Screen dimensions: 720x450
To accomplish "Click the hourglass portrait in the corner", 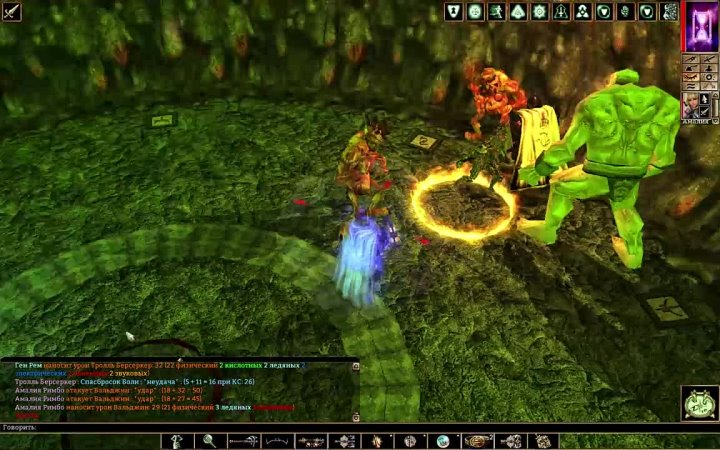I will (698, 26).
